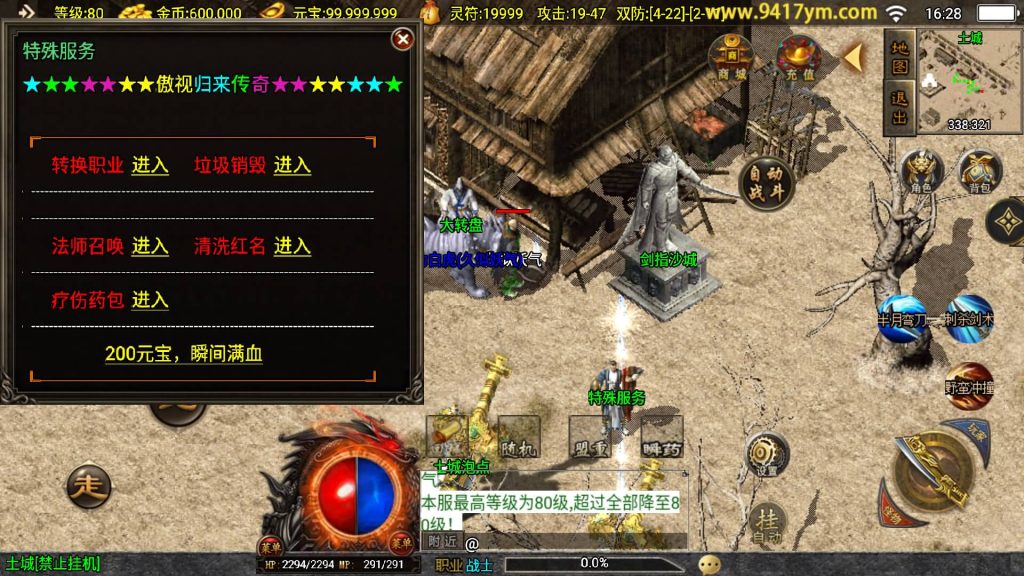Close the 特殊服务 panel
The height and width of the screenshot is (576, 1024).
(402, 40)
